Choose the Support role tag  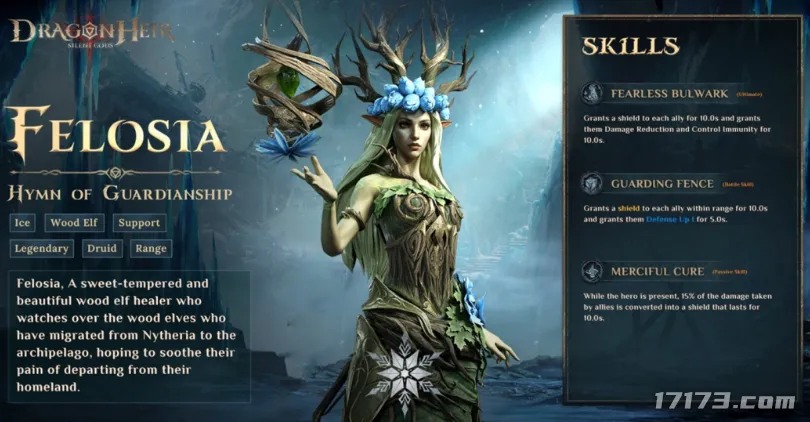[x=138, y=223]
